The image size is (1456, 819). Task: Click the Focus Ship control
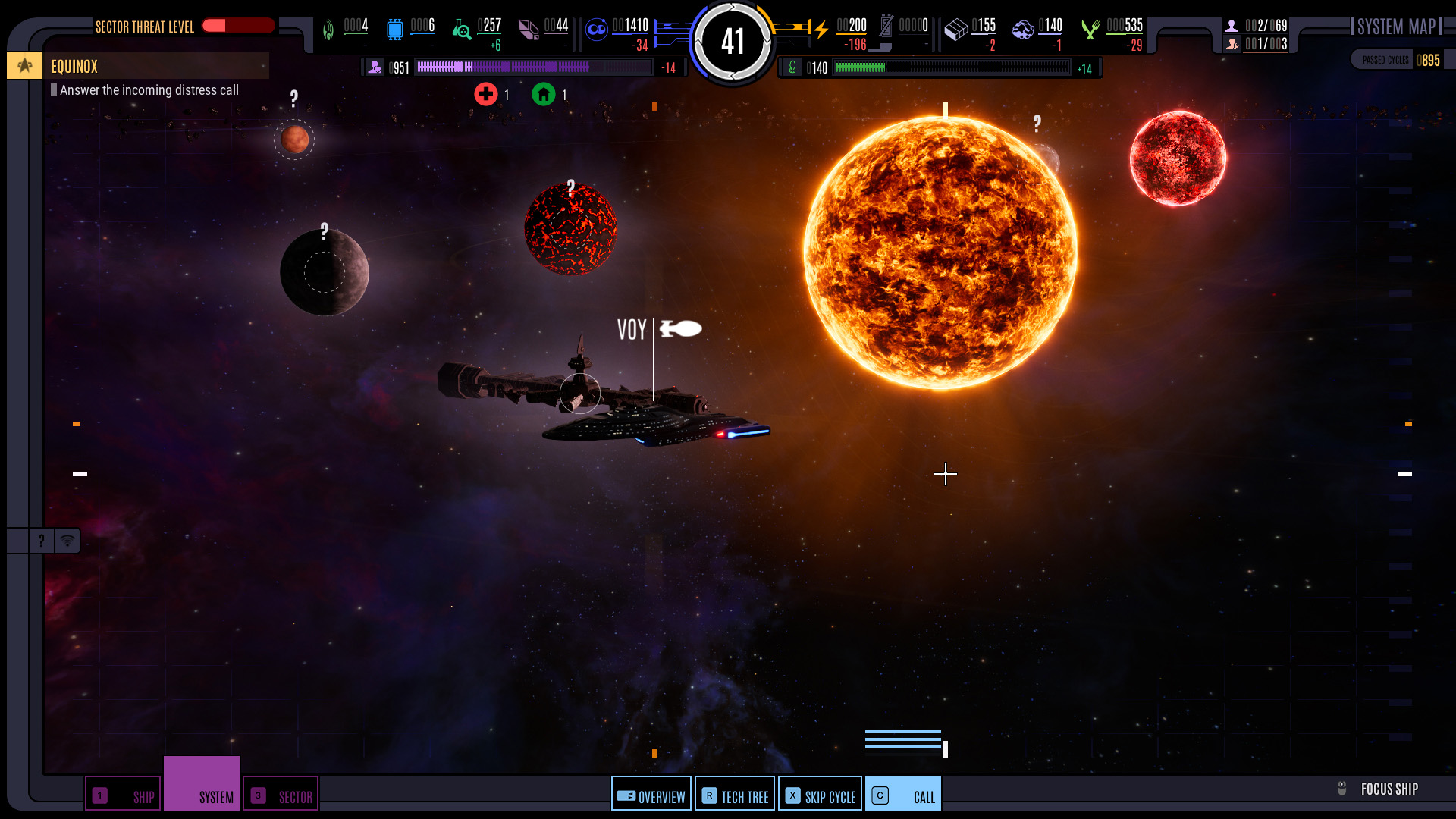[1379, 789]
